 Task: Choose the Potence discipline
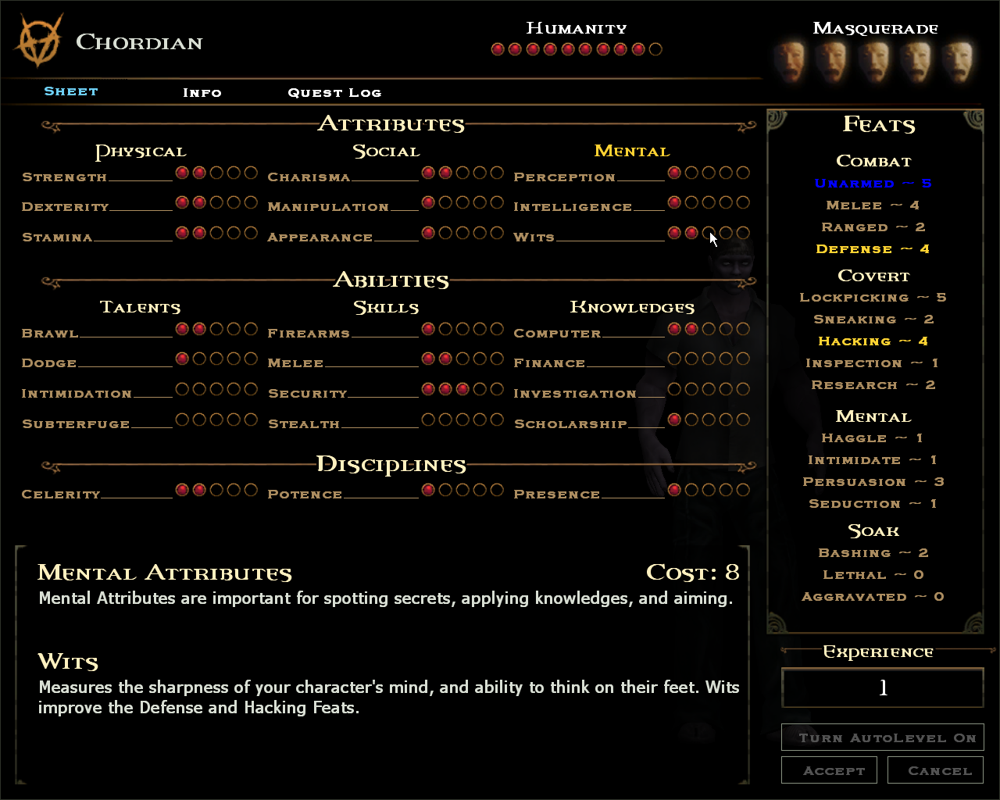(305, 494)
